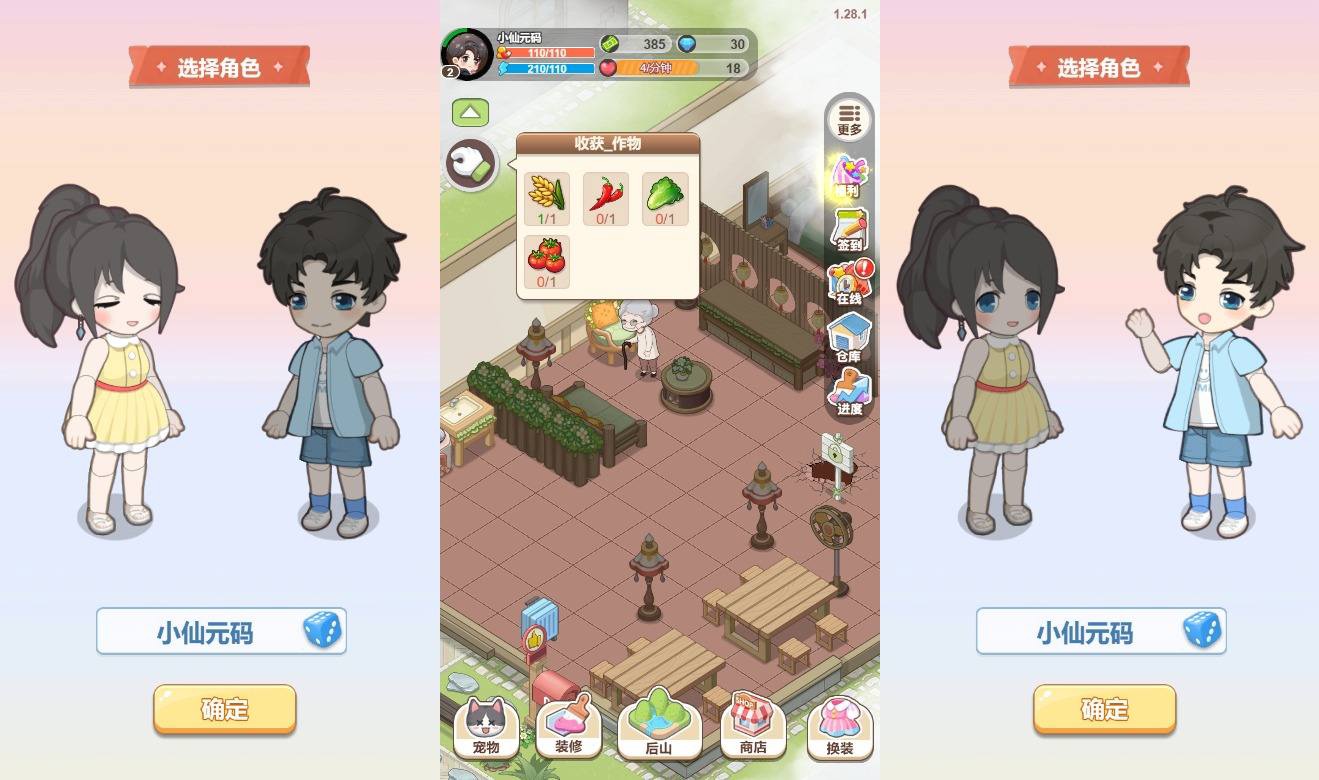Open the 签到 daily check-in
This screenshot has height=780, width=1319.
tap(848, 230)
